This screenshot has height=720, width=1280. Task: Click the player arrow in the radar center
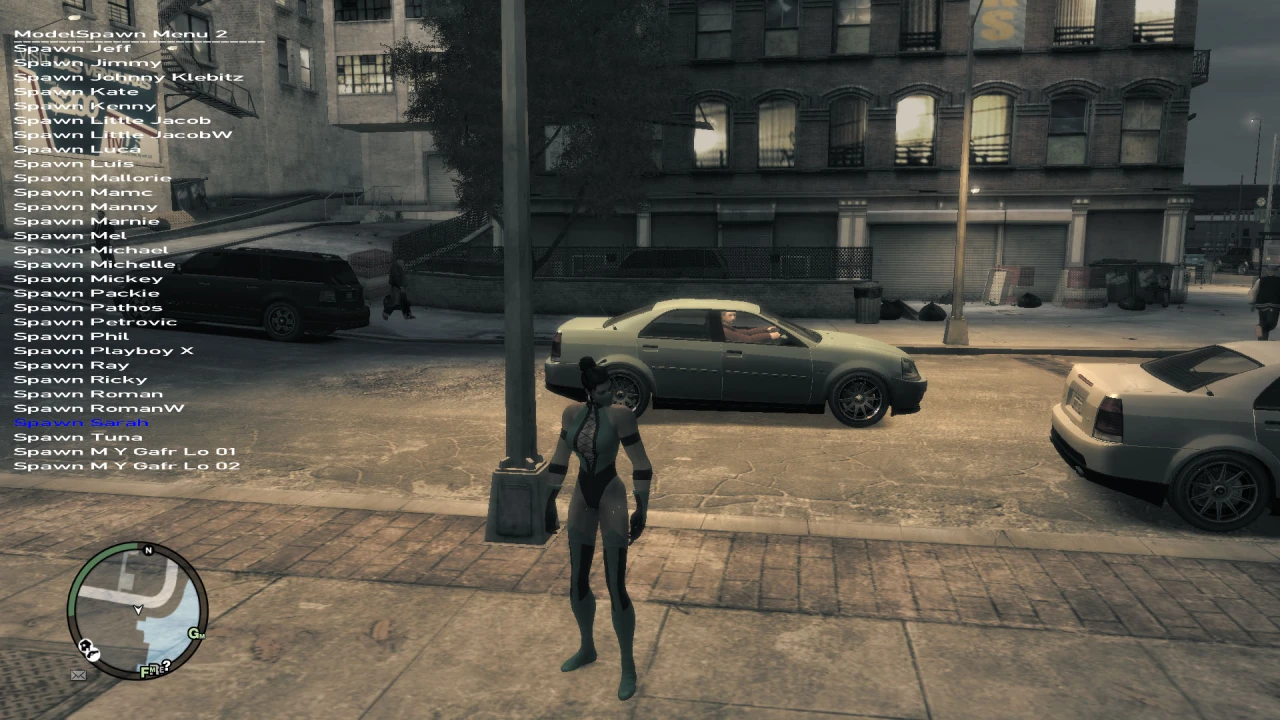[138, 610]
